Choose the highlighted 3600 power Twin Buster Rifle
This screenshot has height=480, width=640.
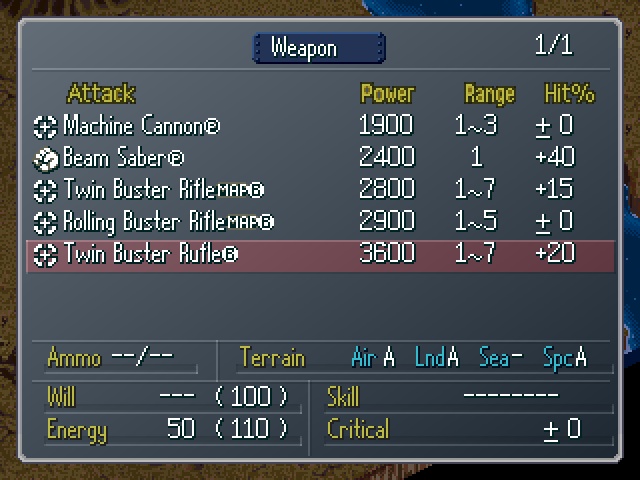(151, 254)
